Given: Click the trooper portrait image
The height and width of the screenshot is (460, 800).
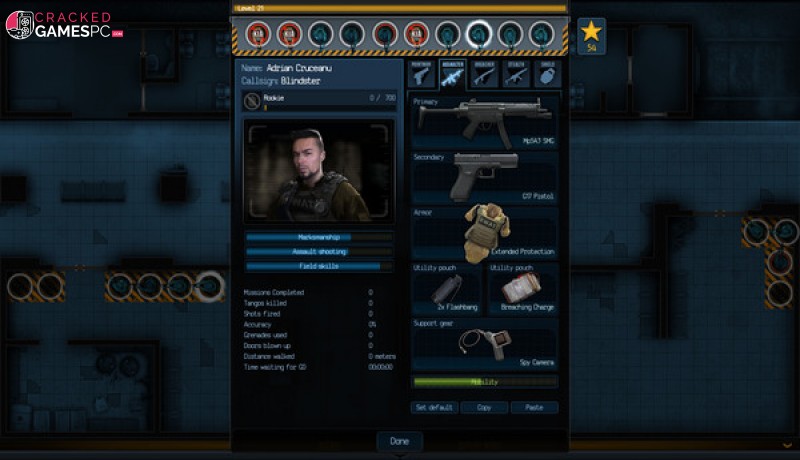Looking at the screenshot, I should tap(319, 172).
